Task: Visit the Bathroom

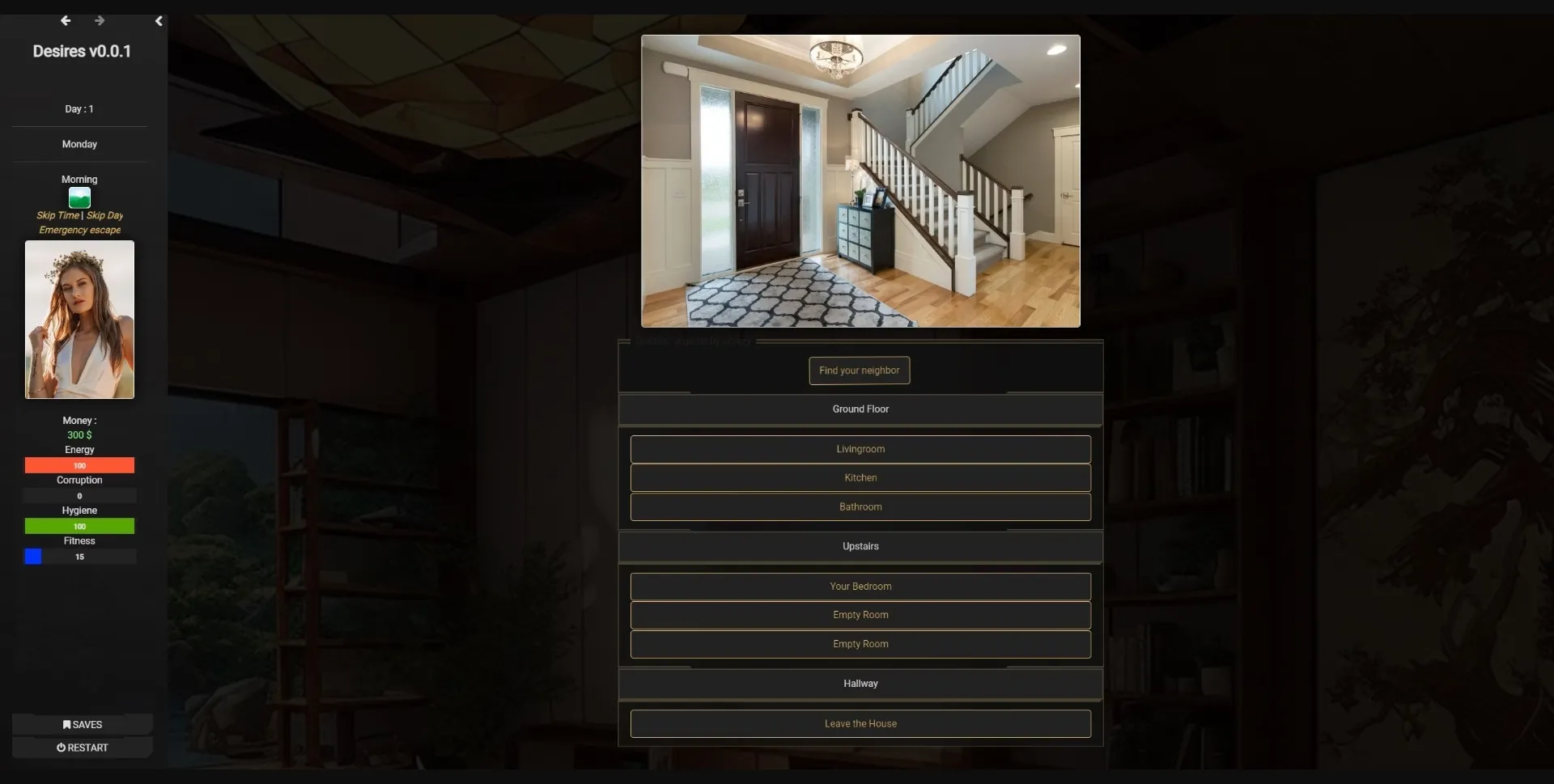Action: pyautogui.click(x=860, y=506)
